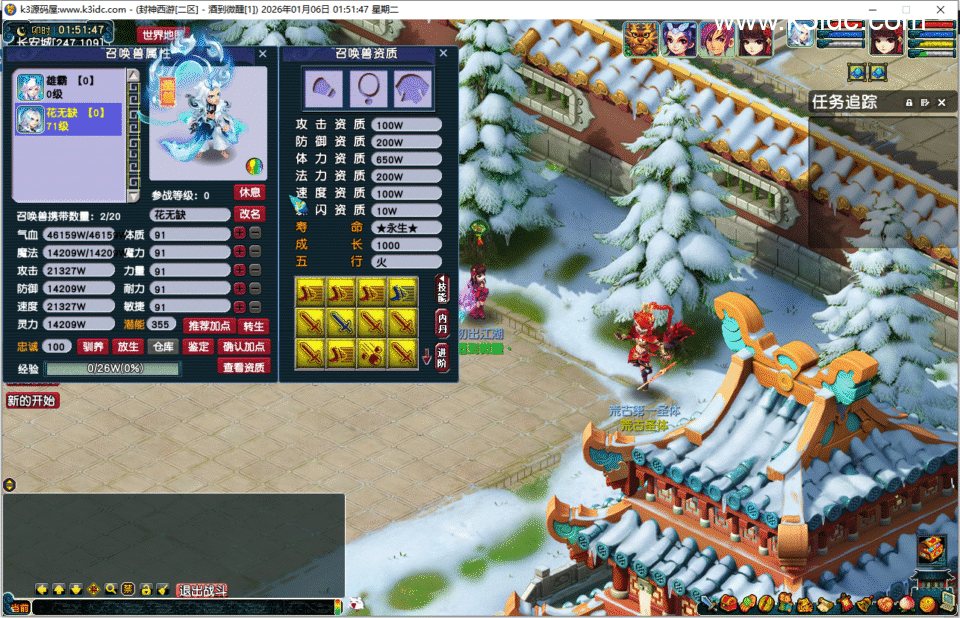
Task: Close the 召唤兽属性 pet attributes window
Action: (262, 54)
